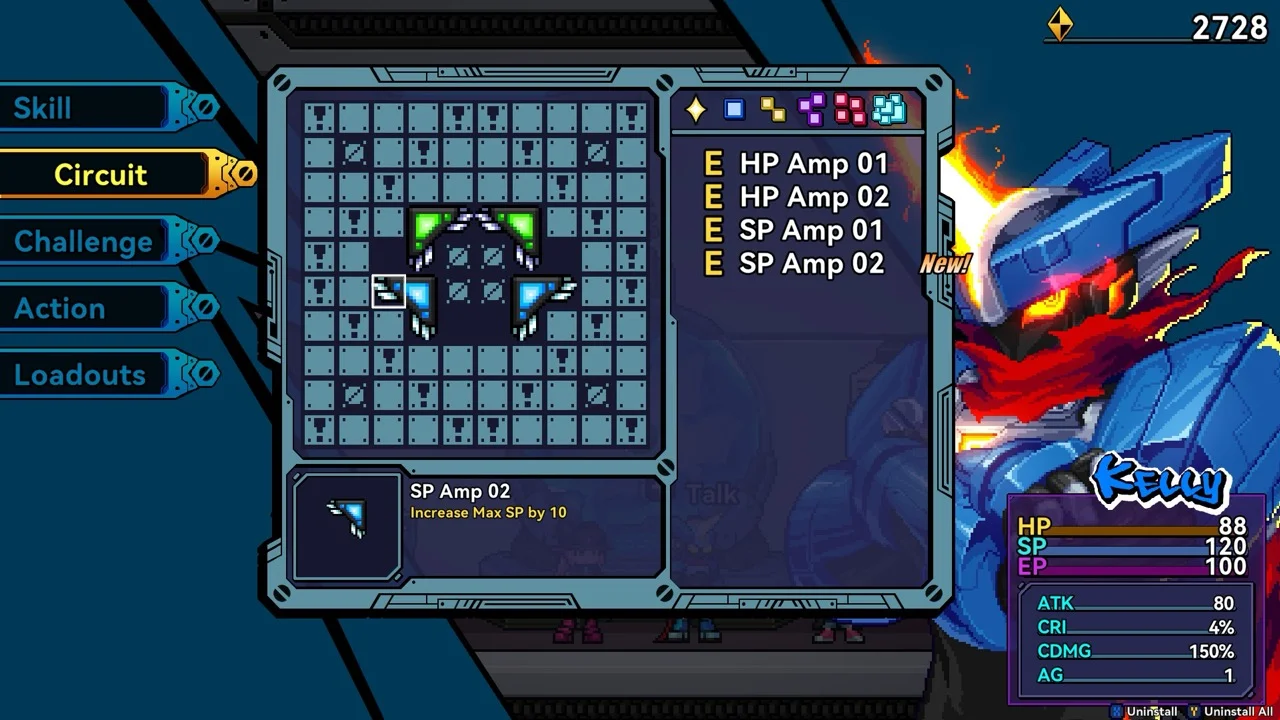The image size is (1280, 720).
Task: Open the Action menu
Action: (x=60, y=309)
